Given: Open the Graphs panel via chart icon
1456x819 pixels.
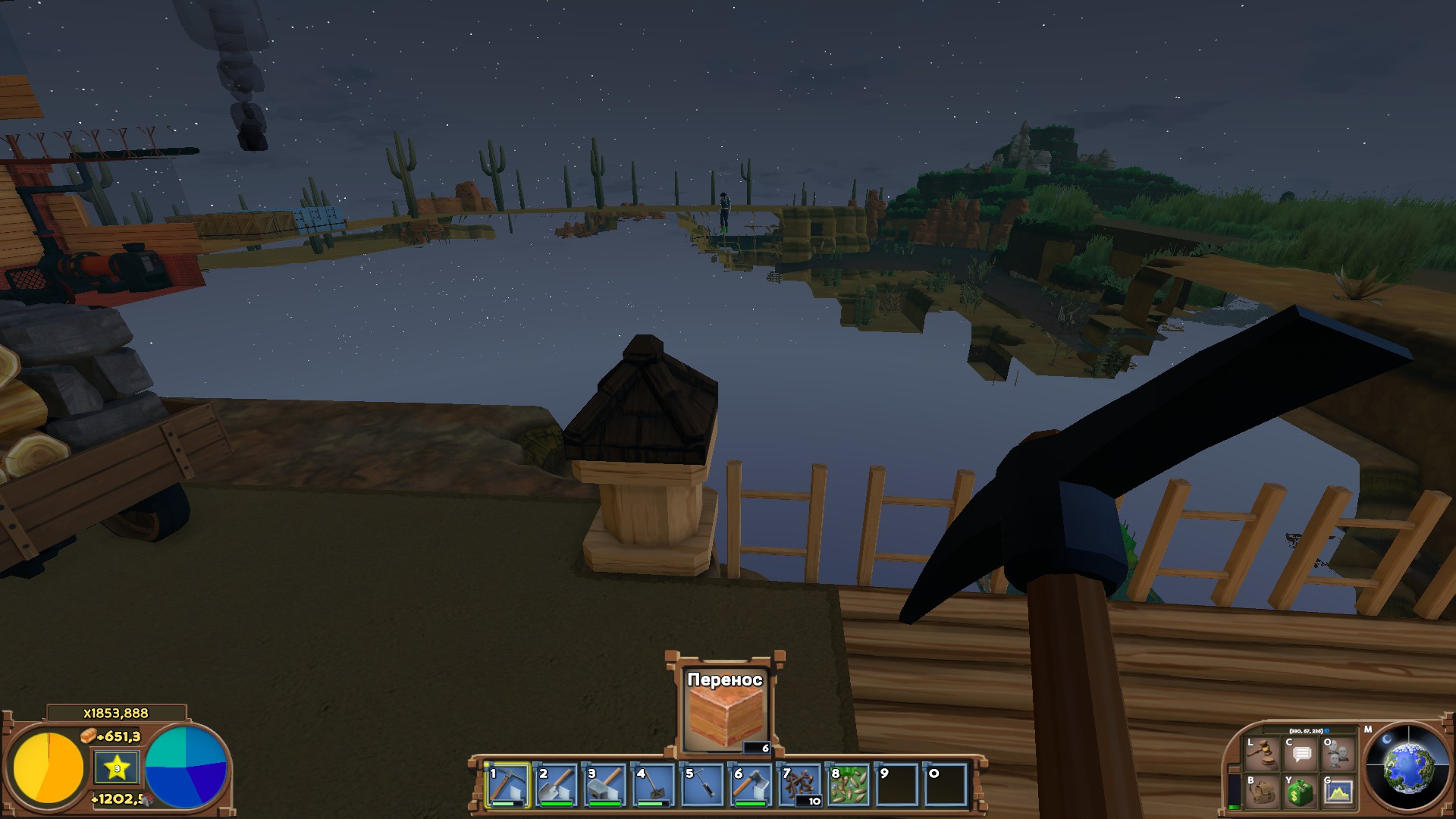Looking at the screenshot, I should click(1338, 792).
